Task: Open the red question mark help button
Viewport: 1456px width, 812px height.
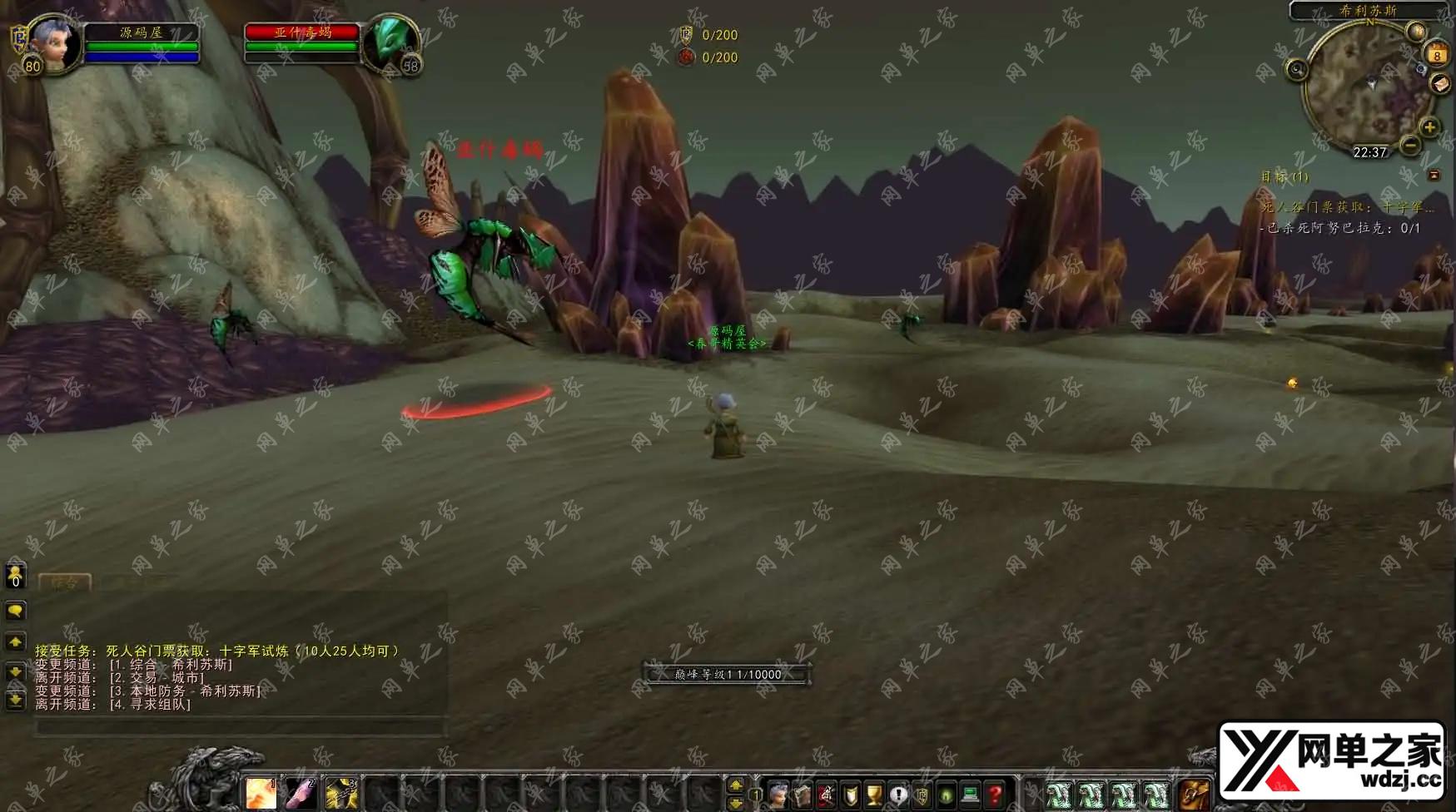Action: (994, 795)
